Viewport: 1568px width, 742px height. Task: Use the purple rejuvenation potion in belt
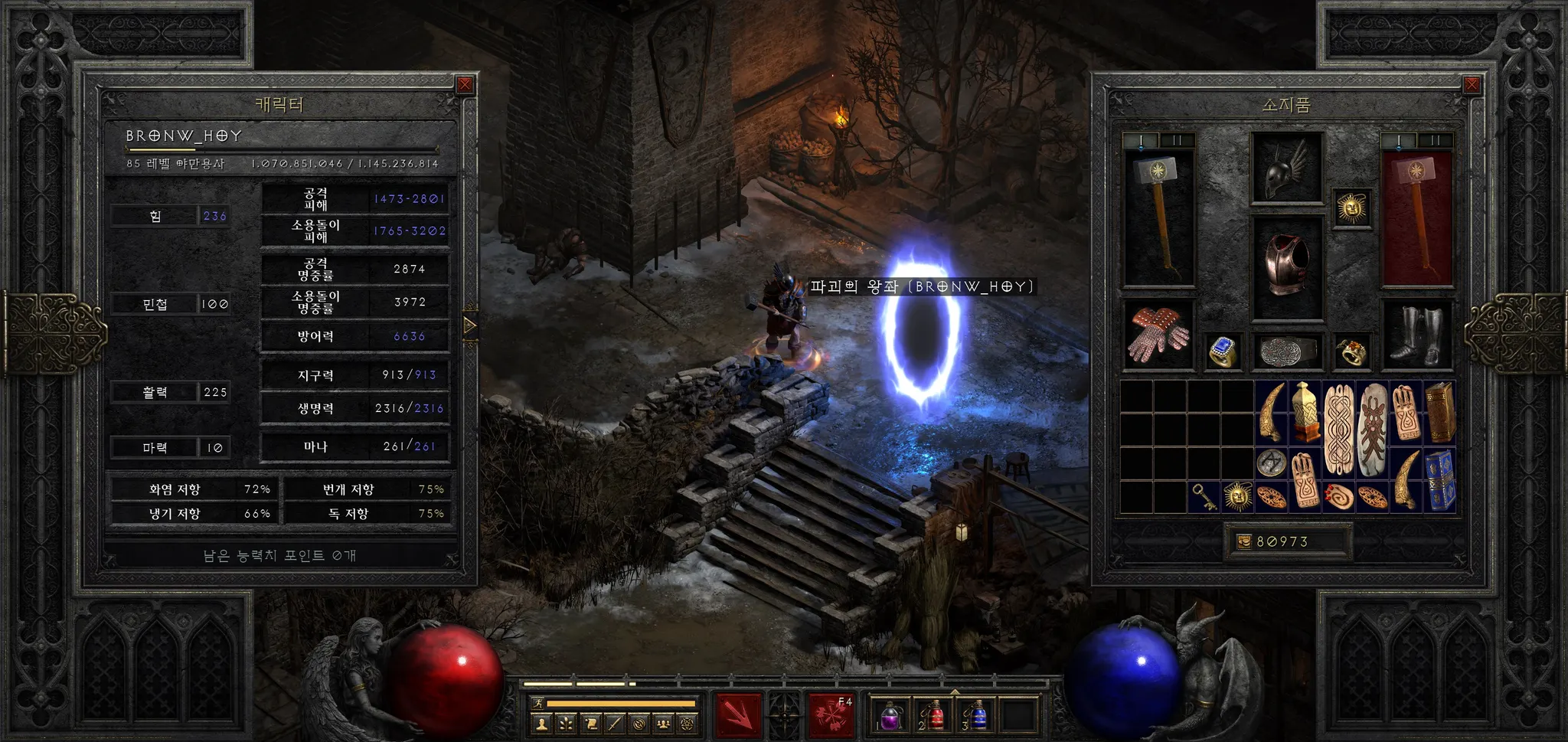(x=891, y=715)
